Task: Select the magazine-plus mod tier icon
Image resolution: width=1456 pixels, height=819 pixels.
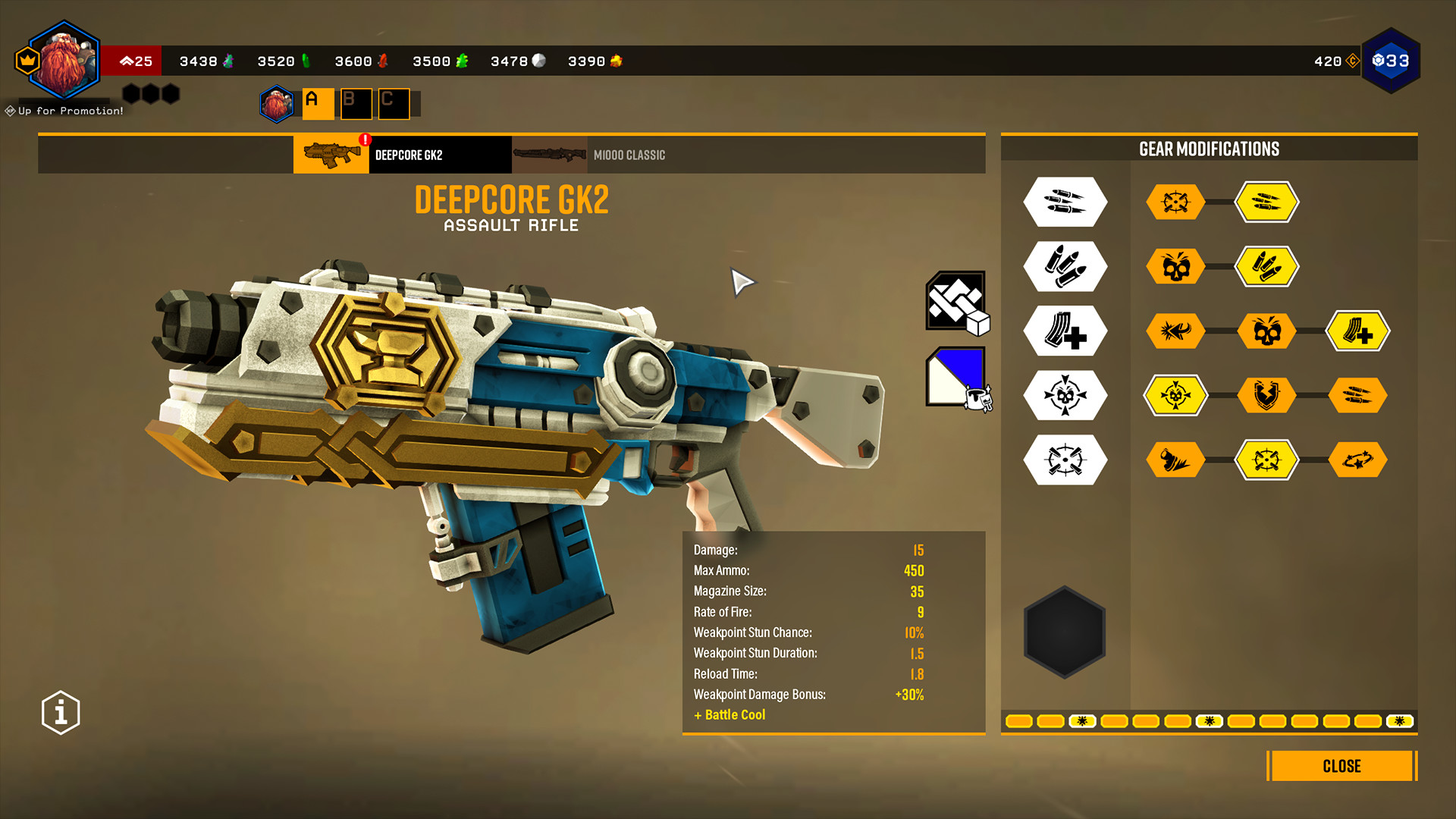Action: [1065, 331]
